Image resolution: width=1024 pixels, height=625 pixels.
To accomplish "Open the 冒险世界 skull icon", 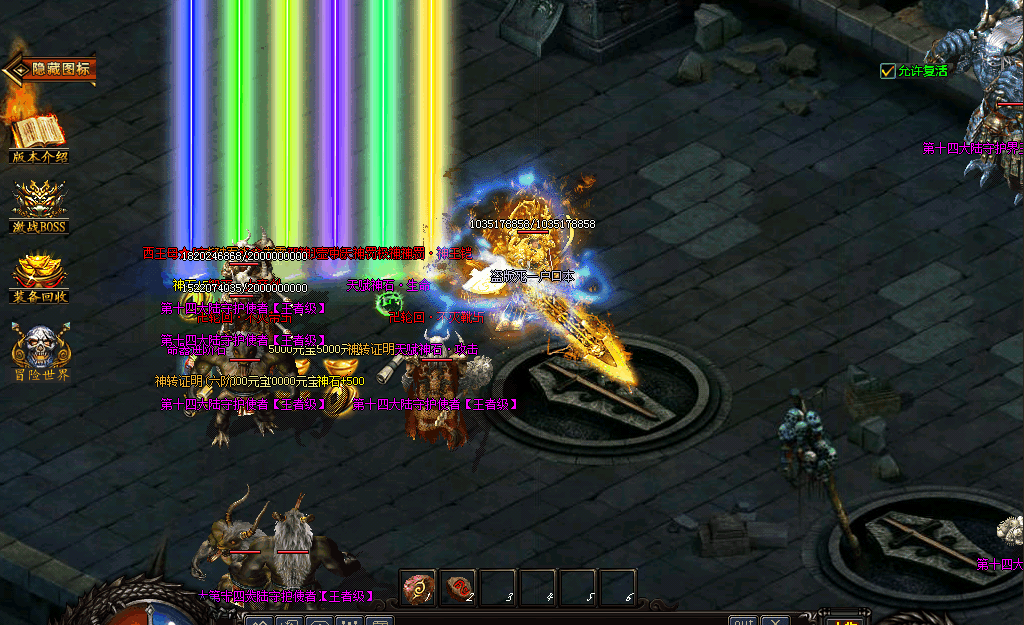I will 40,348.
